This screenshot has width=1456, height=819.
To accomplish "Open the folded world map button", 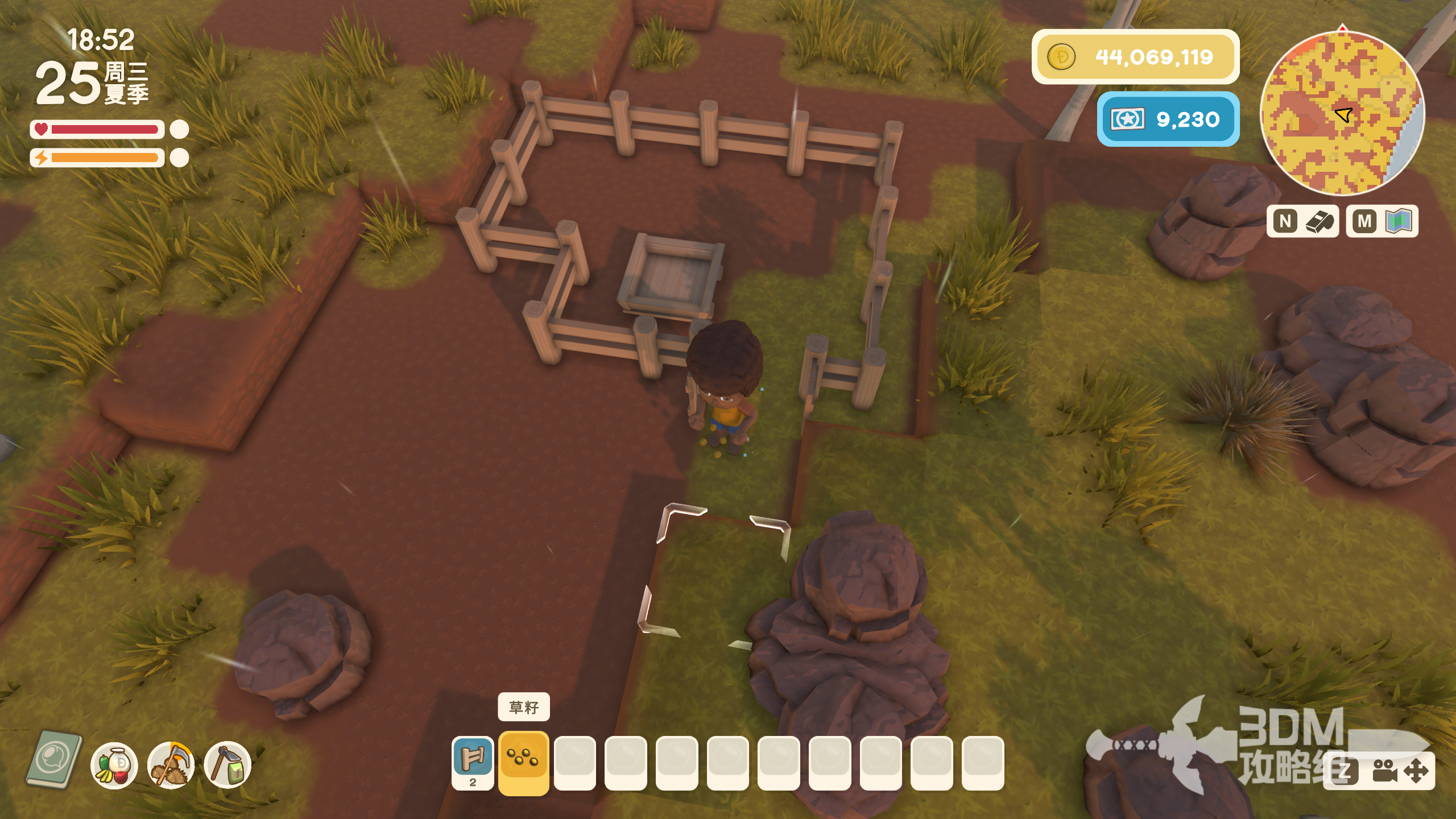I will pyautogui.click(x=1382, y=221).
